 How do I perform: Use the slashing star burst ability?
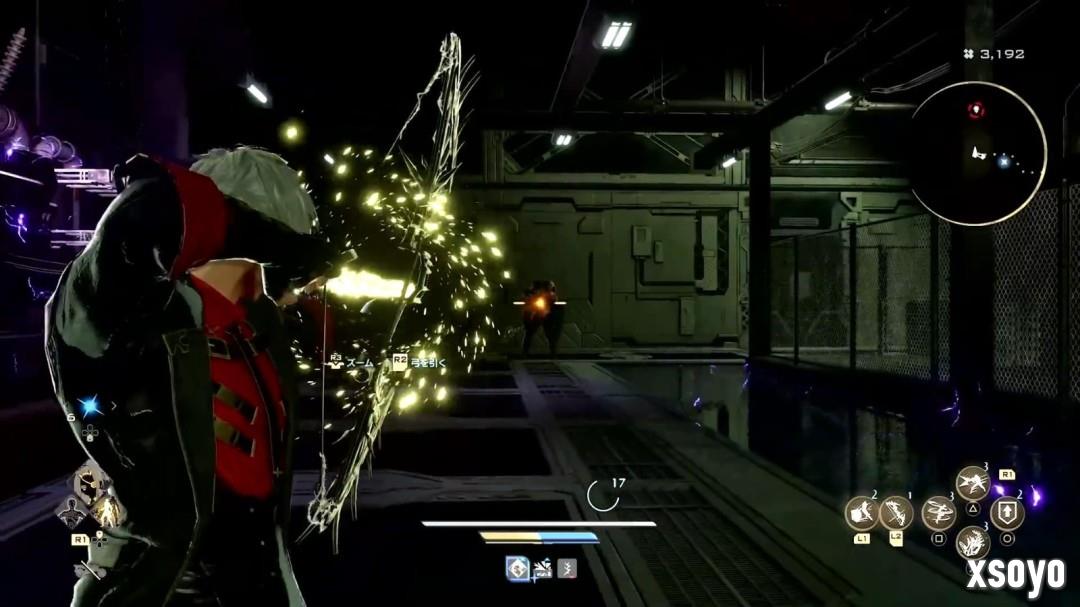[x=972, y=483]
